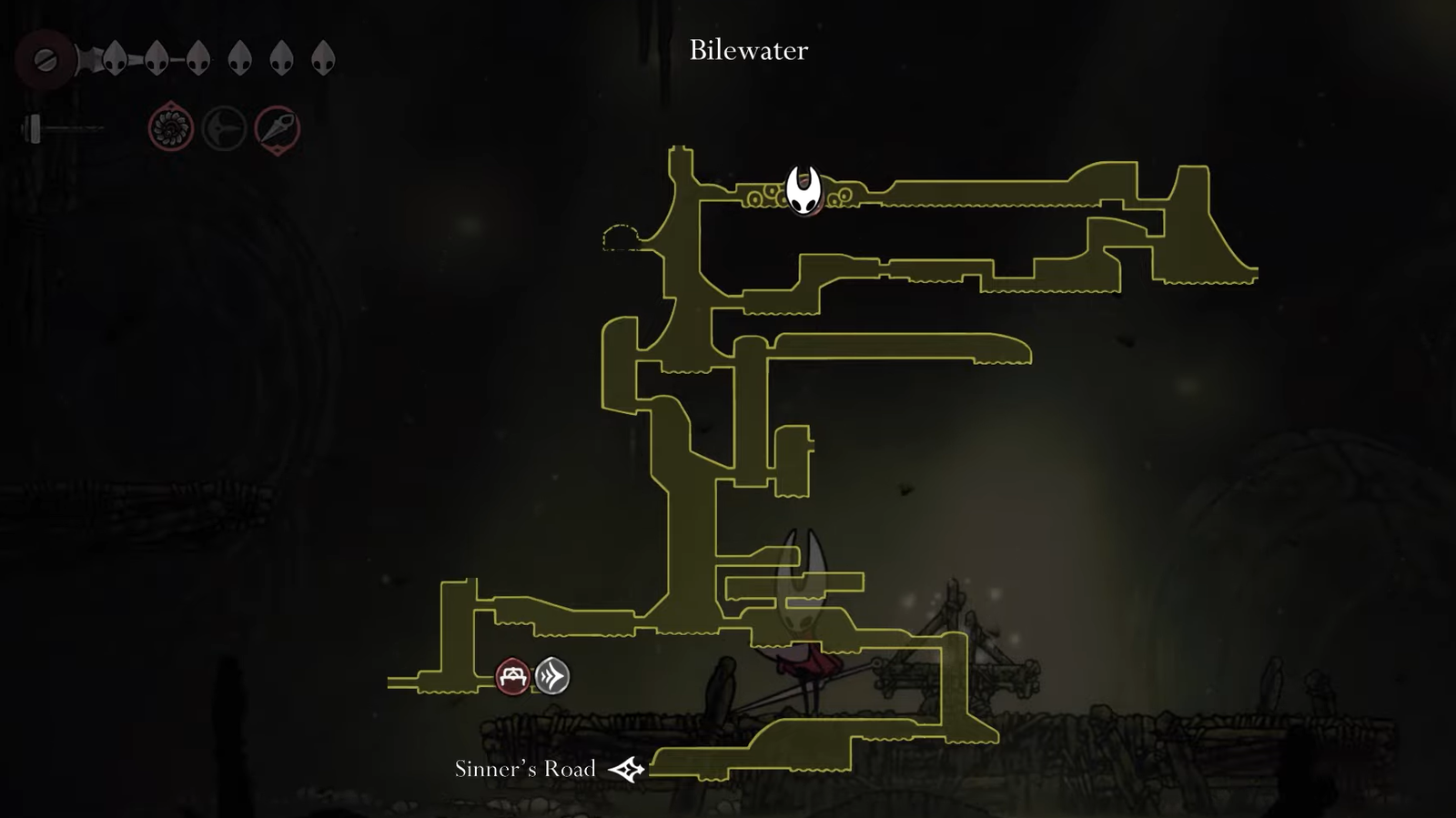
Task: Select the red bench marker on the map
Action: [512, 677]
